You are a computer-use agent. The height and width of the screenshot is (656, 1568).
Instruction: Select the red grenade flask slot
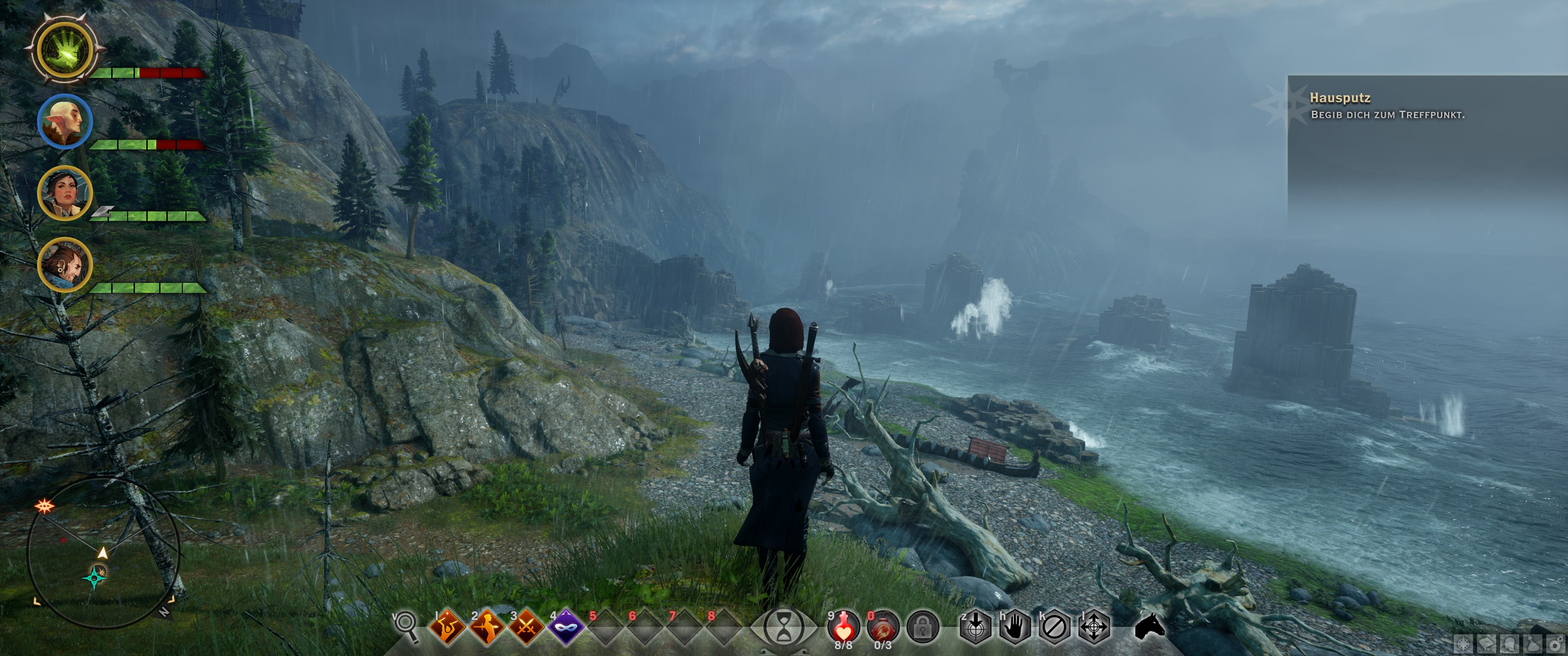click(x=882, y=625)
